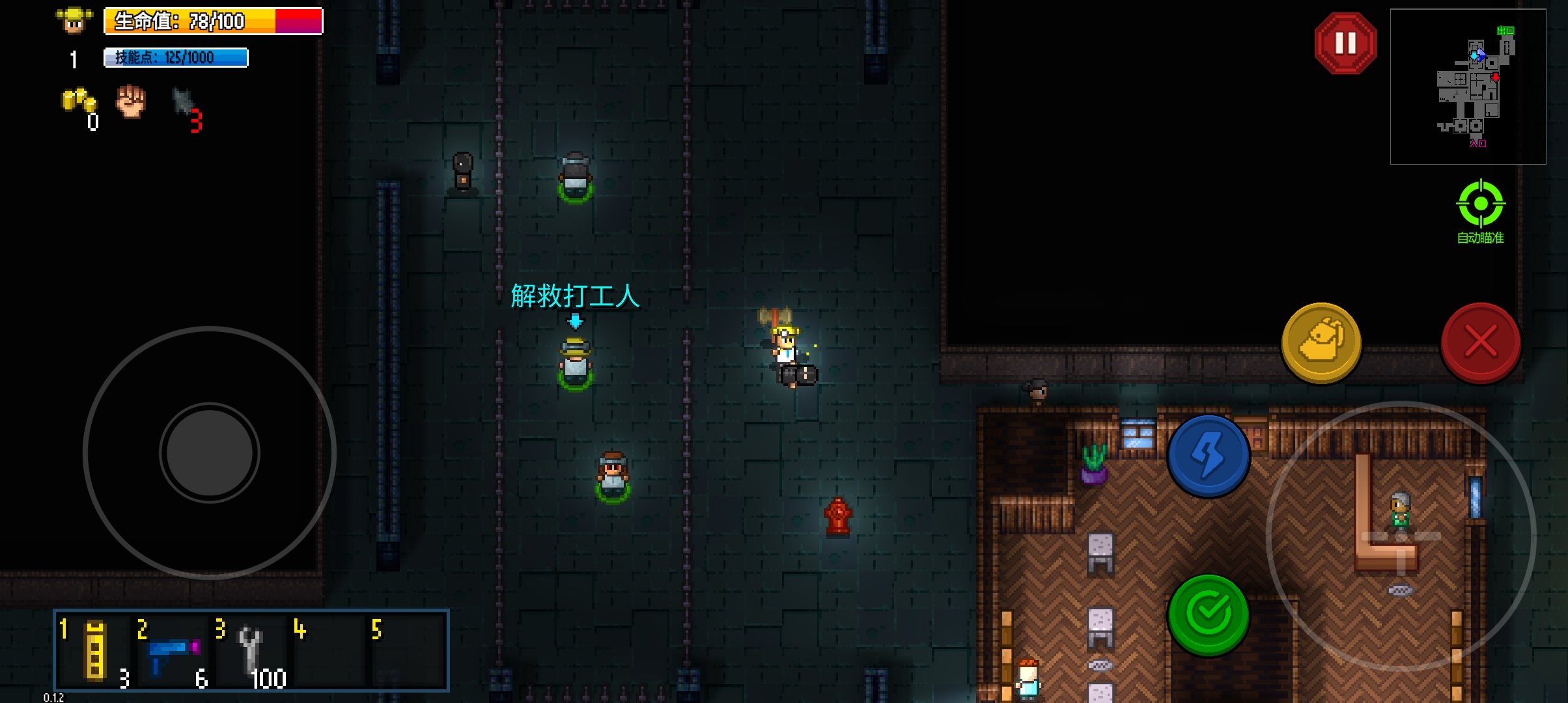Viewport: 1568px width, 703px height.
Task: Select hotbar slot 1 yellow item
Action: 95,650
